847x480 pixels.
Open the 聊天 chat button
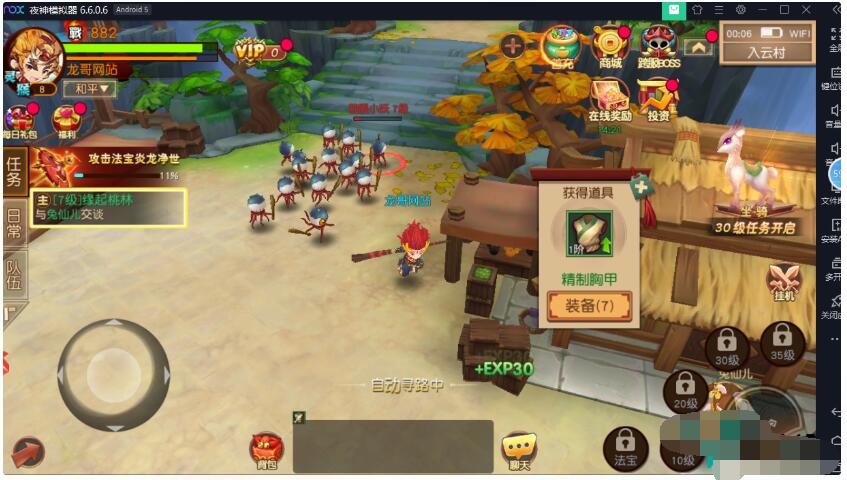pos(518,451)
